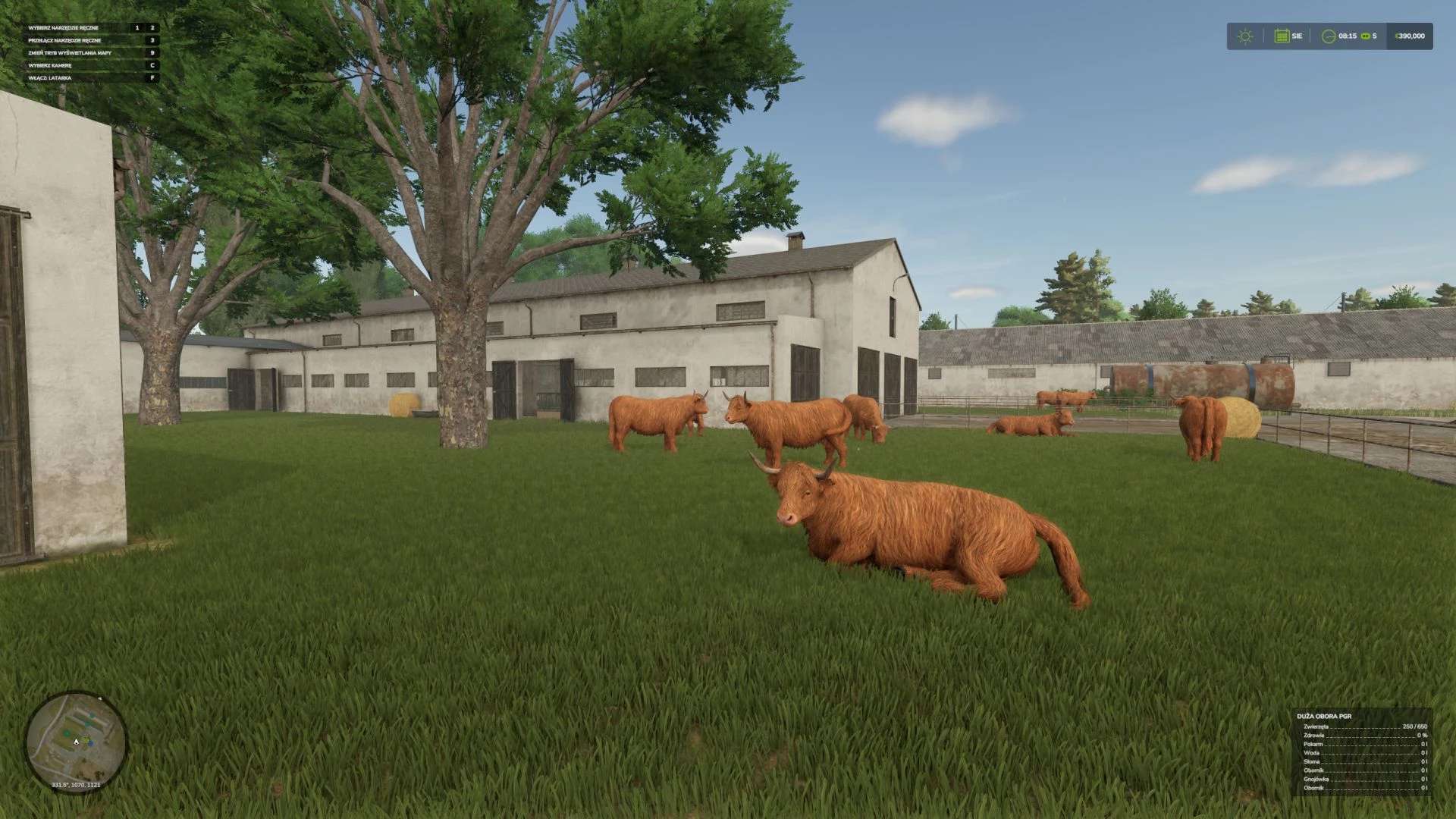Click the €390,000 balance button
This screenshot has height=819, width=1456.
(1409, 36)
